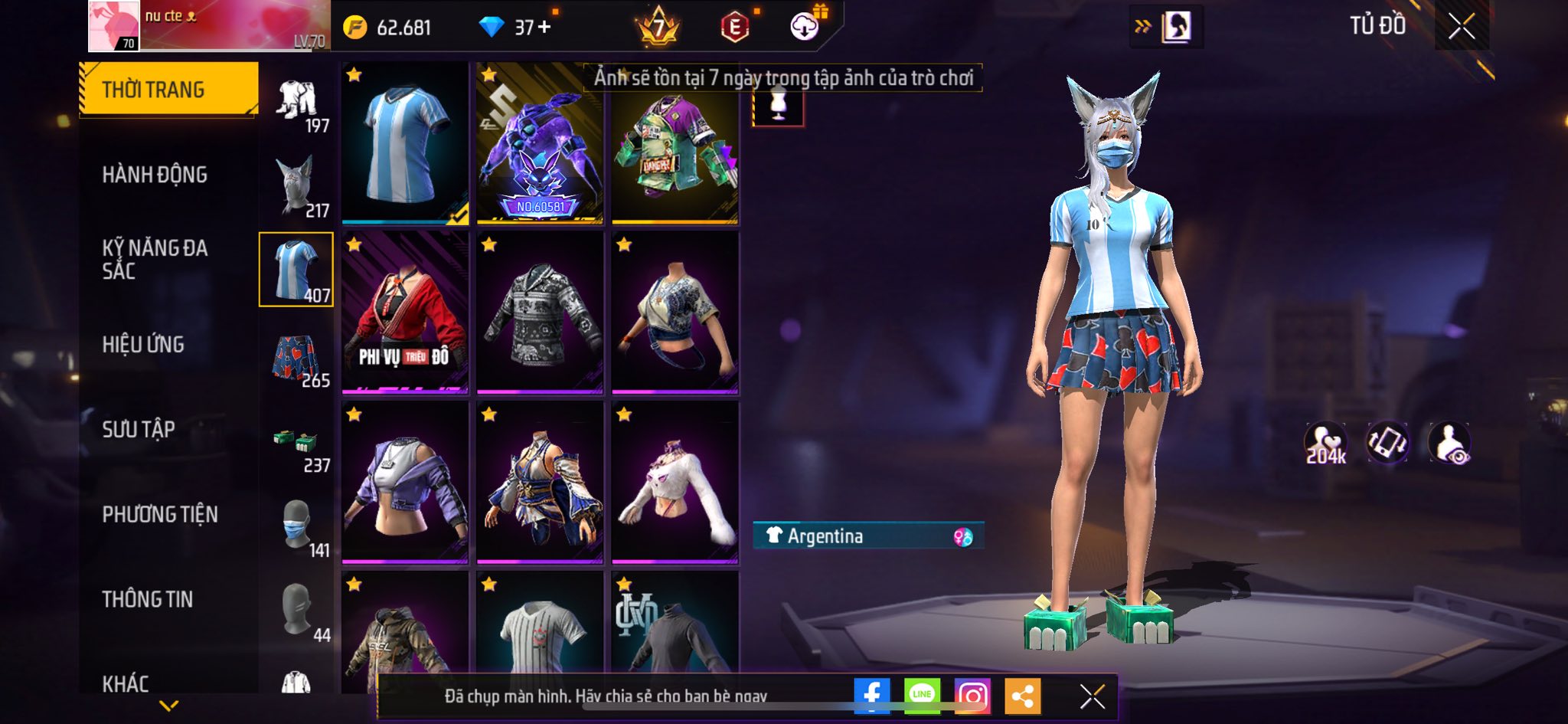Screen dimensions: 1568x724
Task: Open the Thông Tin menu entry
Action: tap(148, 599)
